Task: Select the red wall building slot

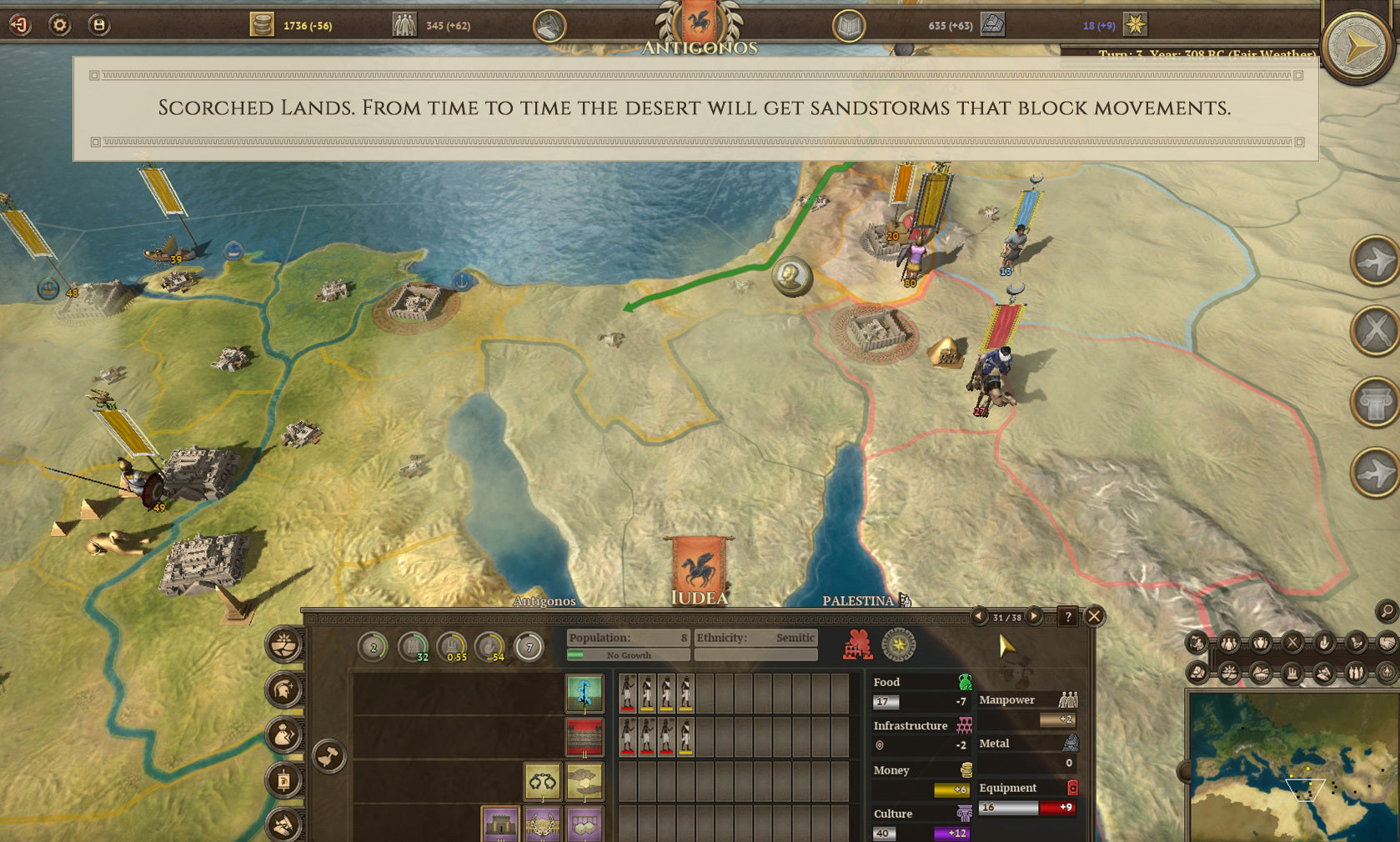Action: 584,737
